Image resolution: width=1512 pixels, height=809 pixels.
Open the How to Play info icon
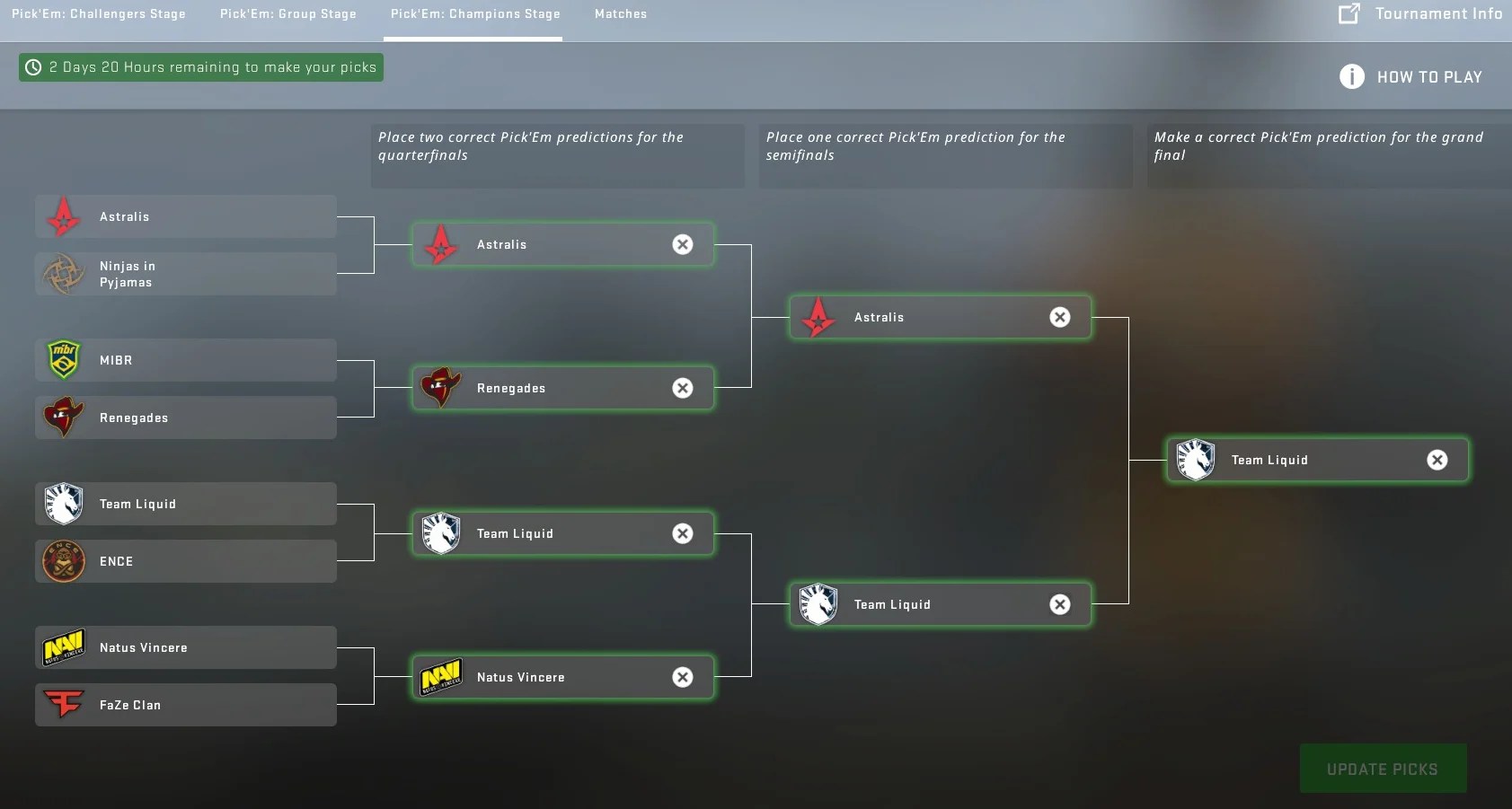click(1350, 76)
